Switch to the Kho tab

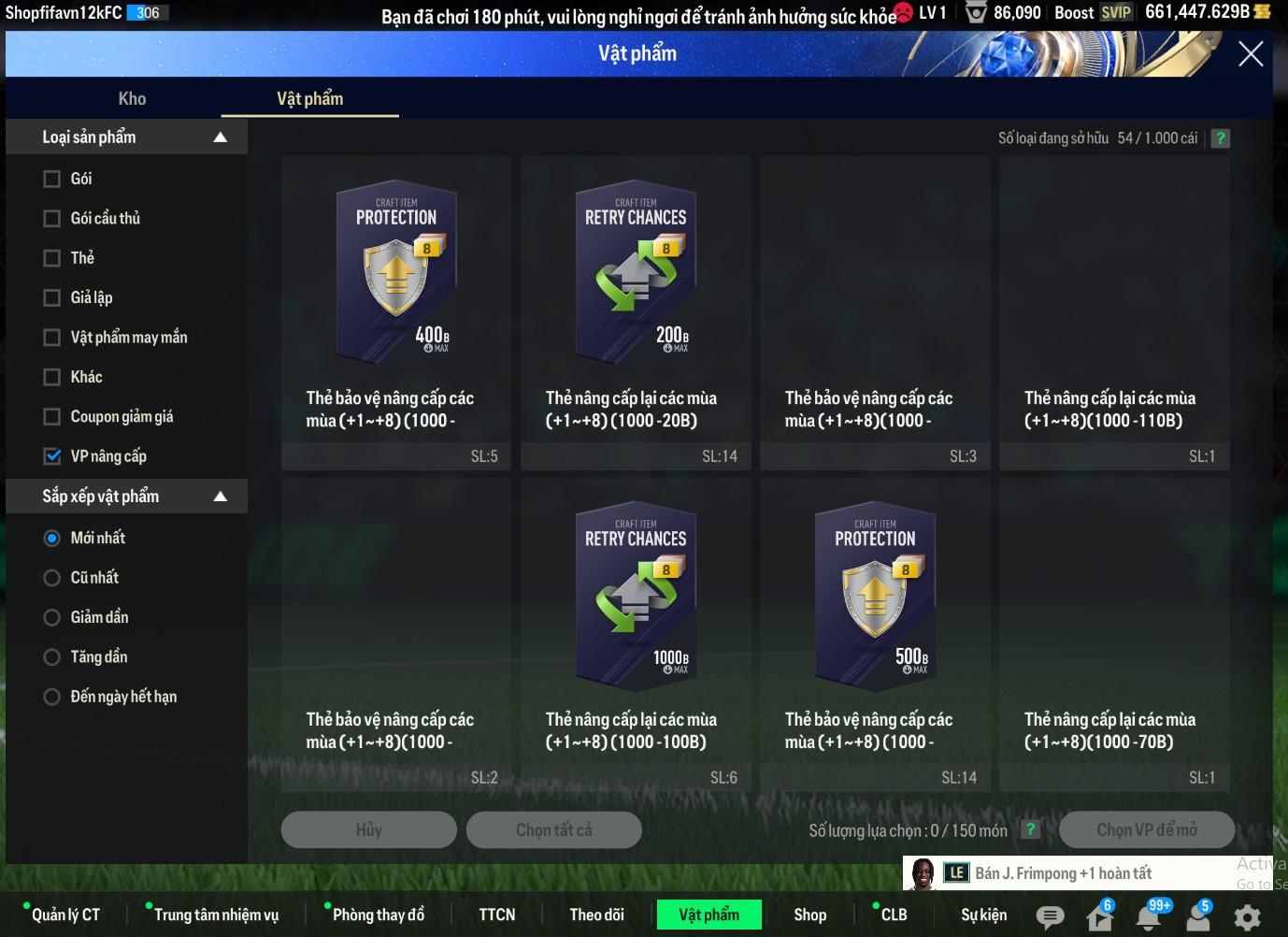pos(132,98)
